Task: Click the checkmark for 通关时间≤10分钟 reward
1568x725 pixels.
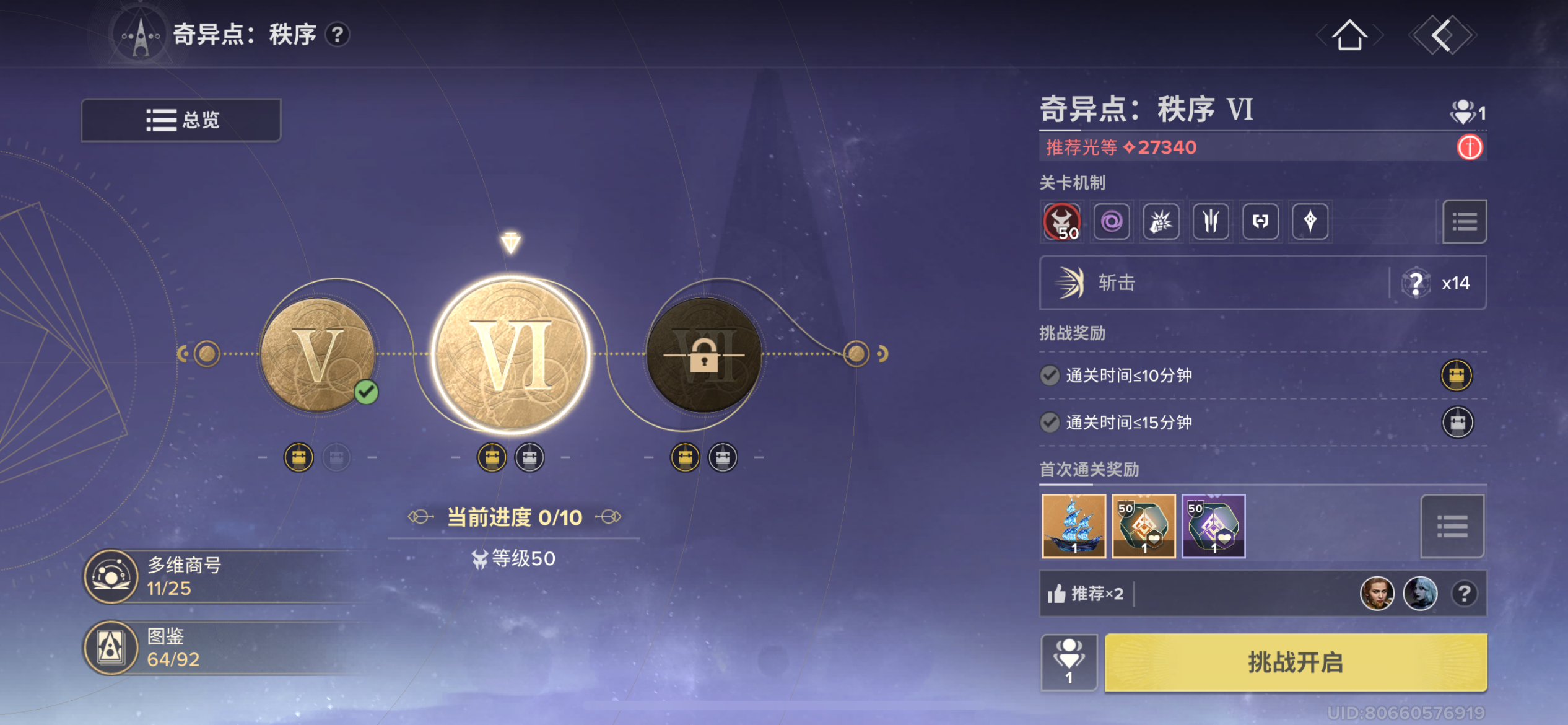Action: 1050,375
